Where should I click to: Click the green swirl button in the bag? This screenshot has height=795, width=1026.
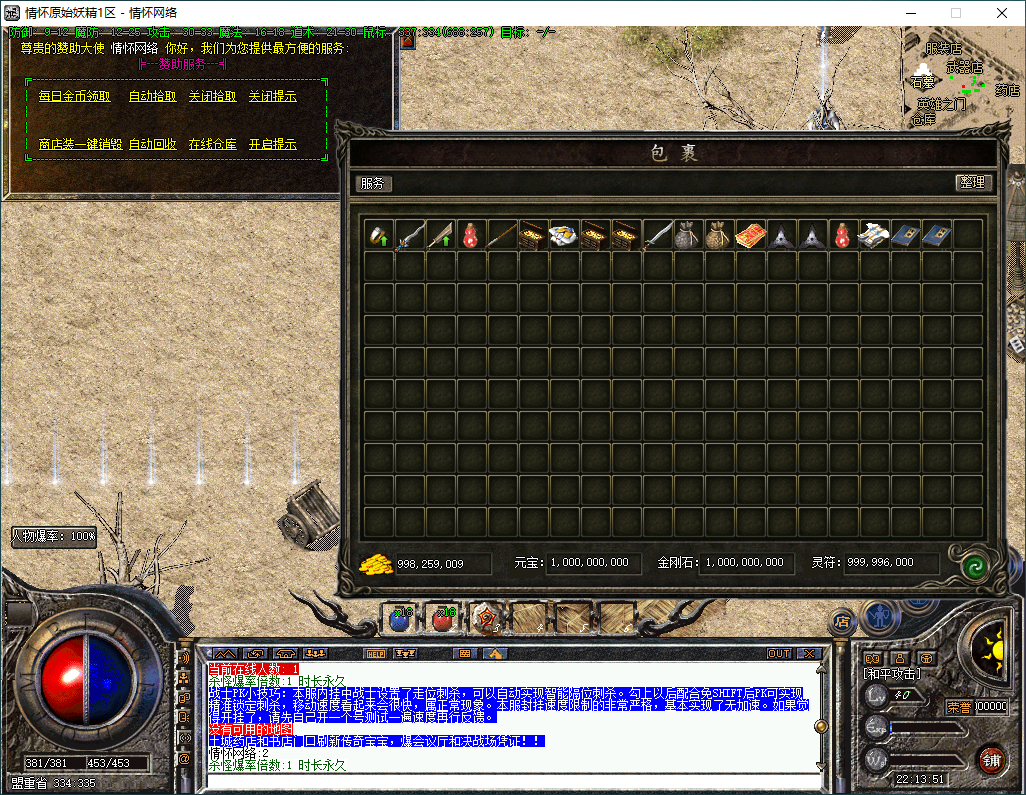973,565
